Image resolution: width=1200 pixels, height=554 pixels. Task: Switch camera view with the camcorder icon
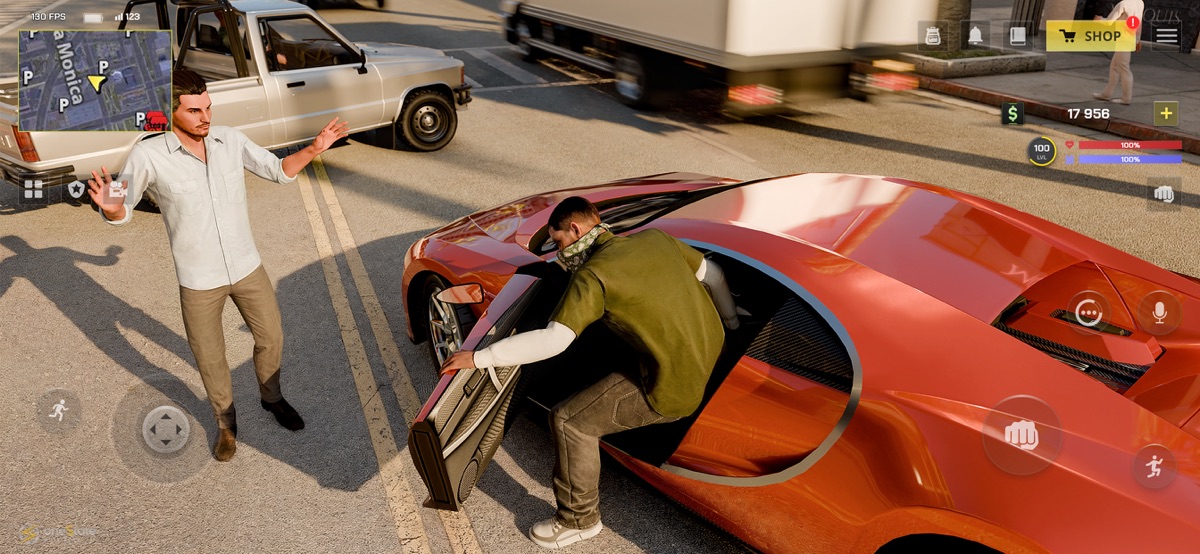(118, 189)
